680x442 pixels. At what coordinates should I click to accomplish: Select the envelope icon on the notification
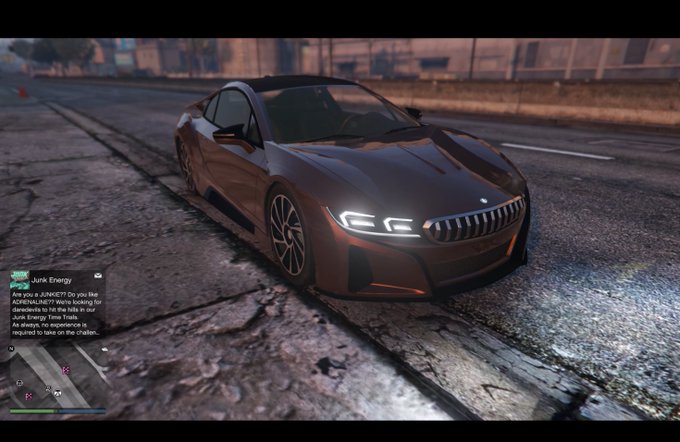pyautogui.click(x=98, y=274)
